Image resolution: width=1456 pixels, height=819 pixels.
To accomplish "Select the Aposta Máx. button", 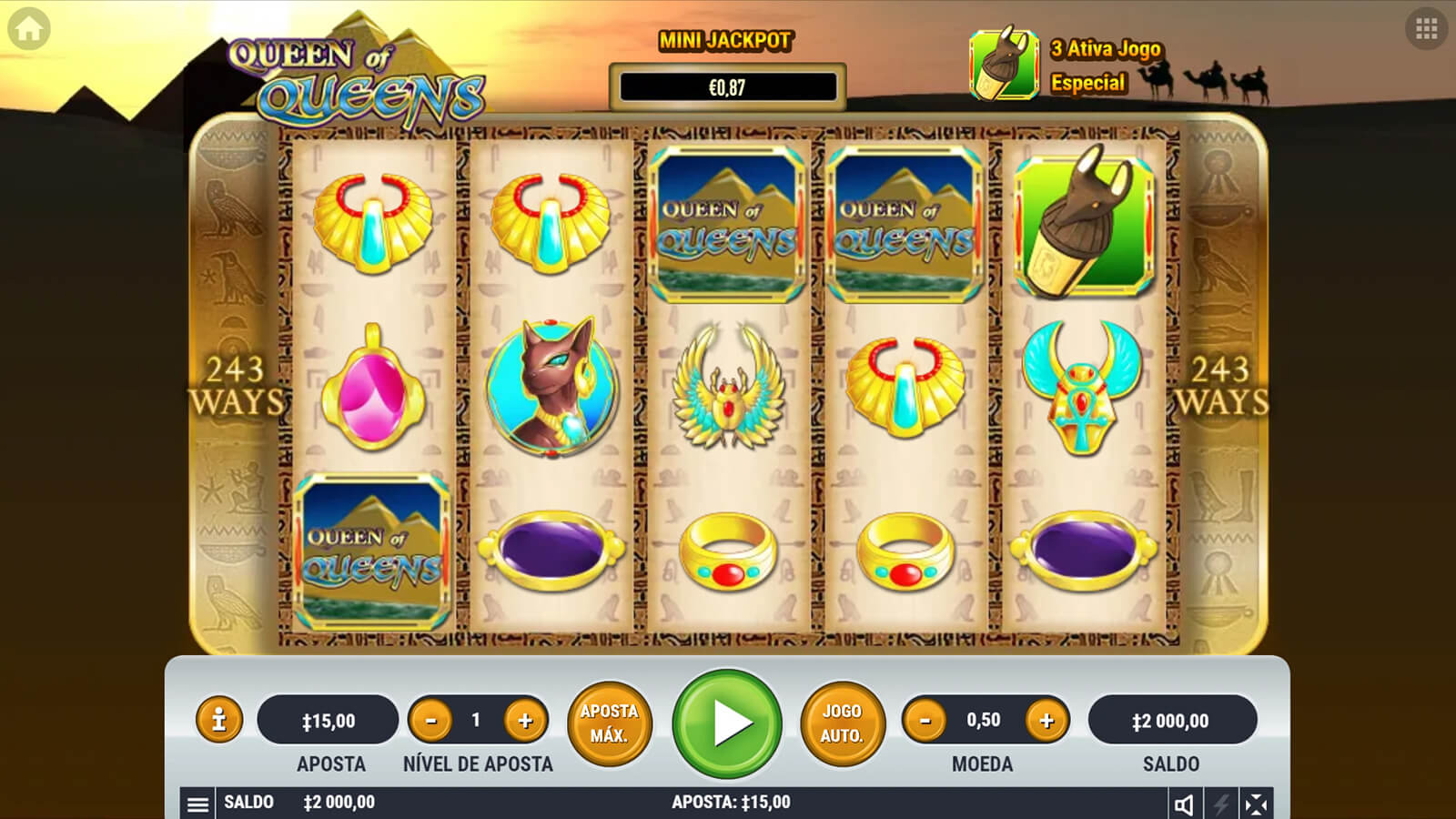I will [x=609, y=723].
